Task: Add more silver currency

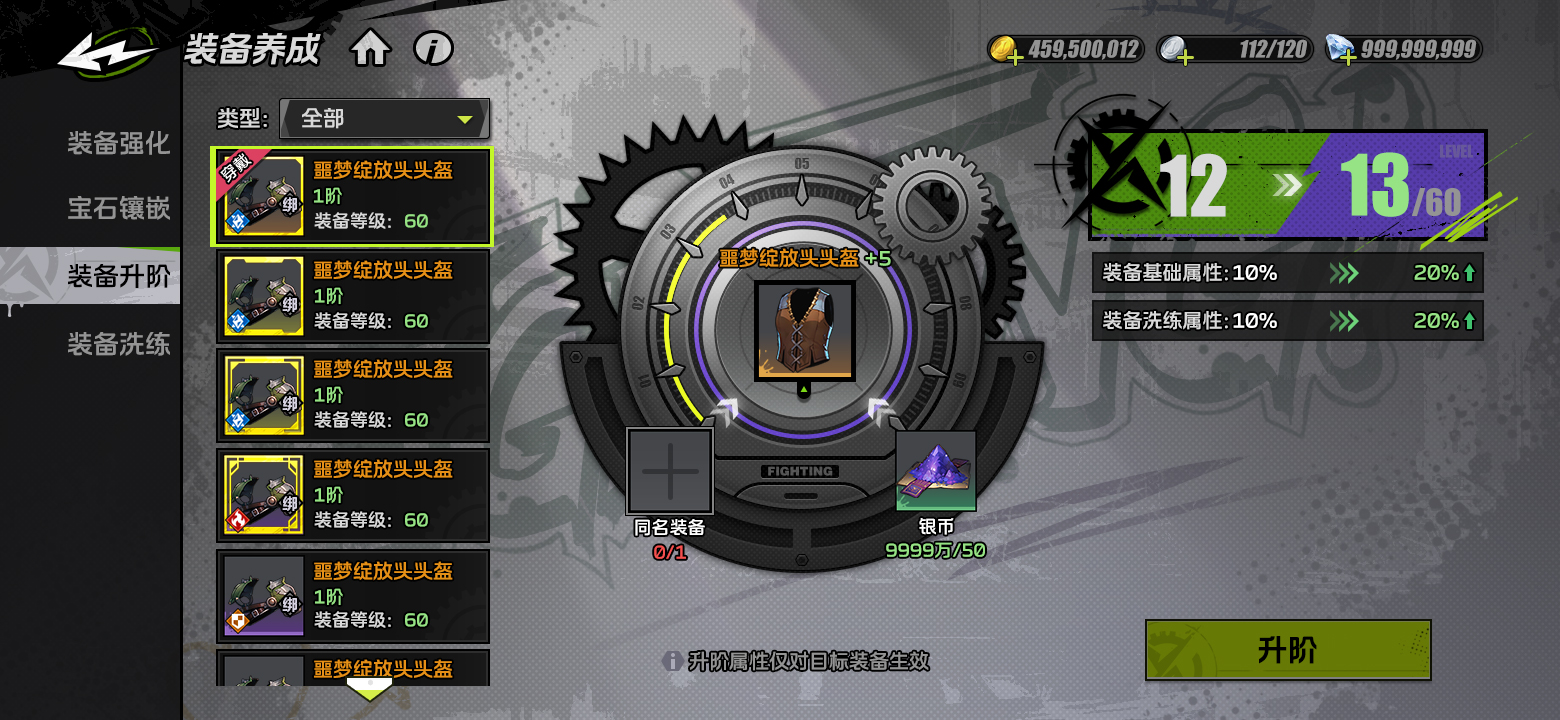Action: (1184, 58)
